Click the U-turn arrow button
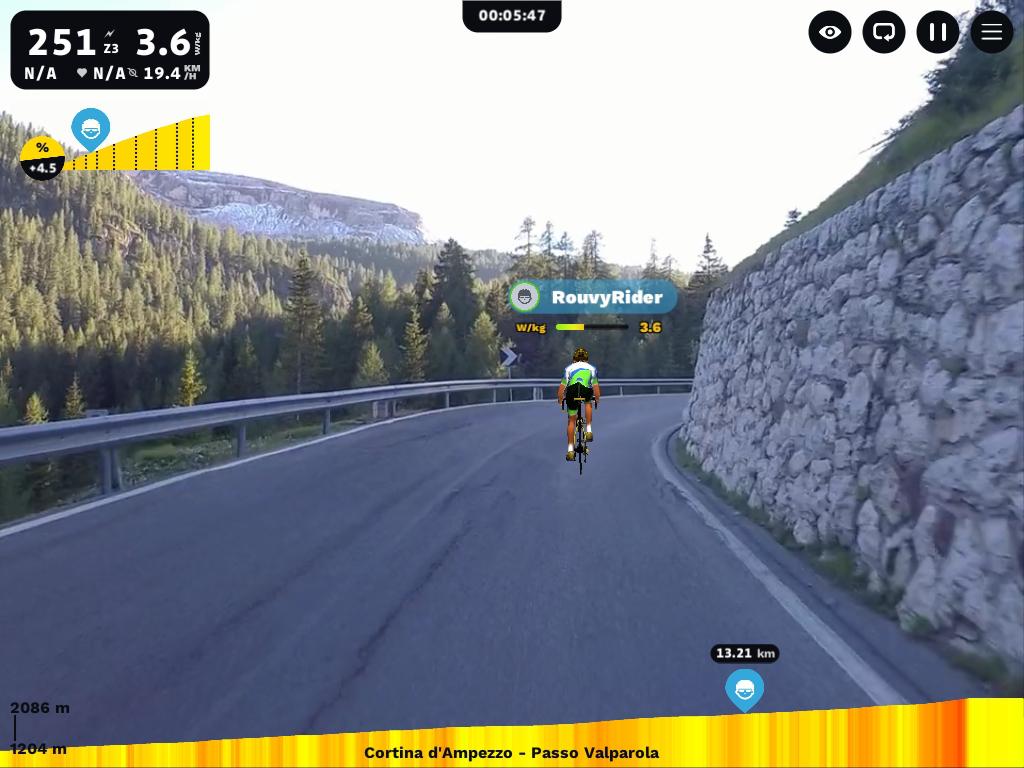 coord(884,32)
